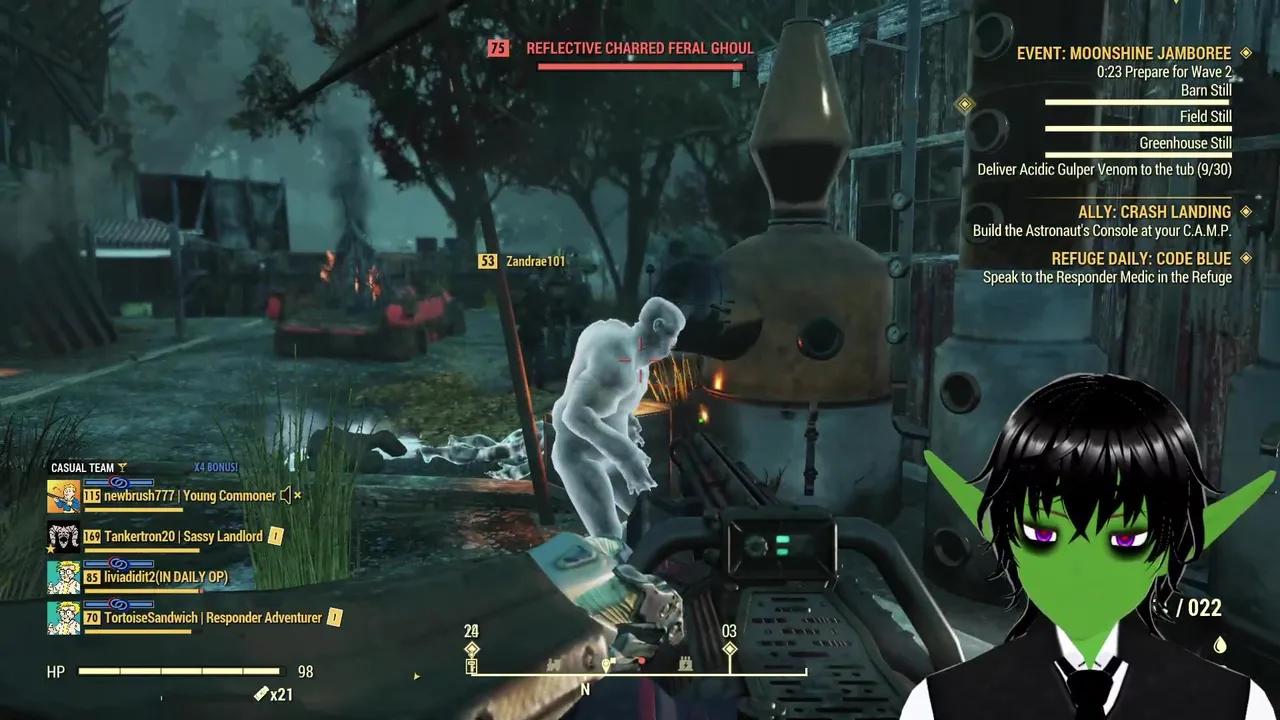
Task: Open the Casual Team goblet menu
Action: 124,467
